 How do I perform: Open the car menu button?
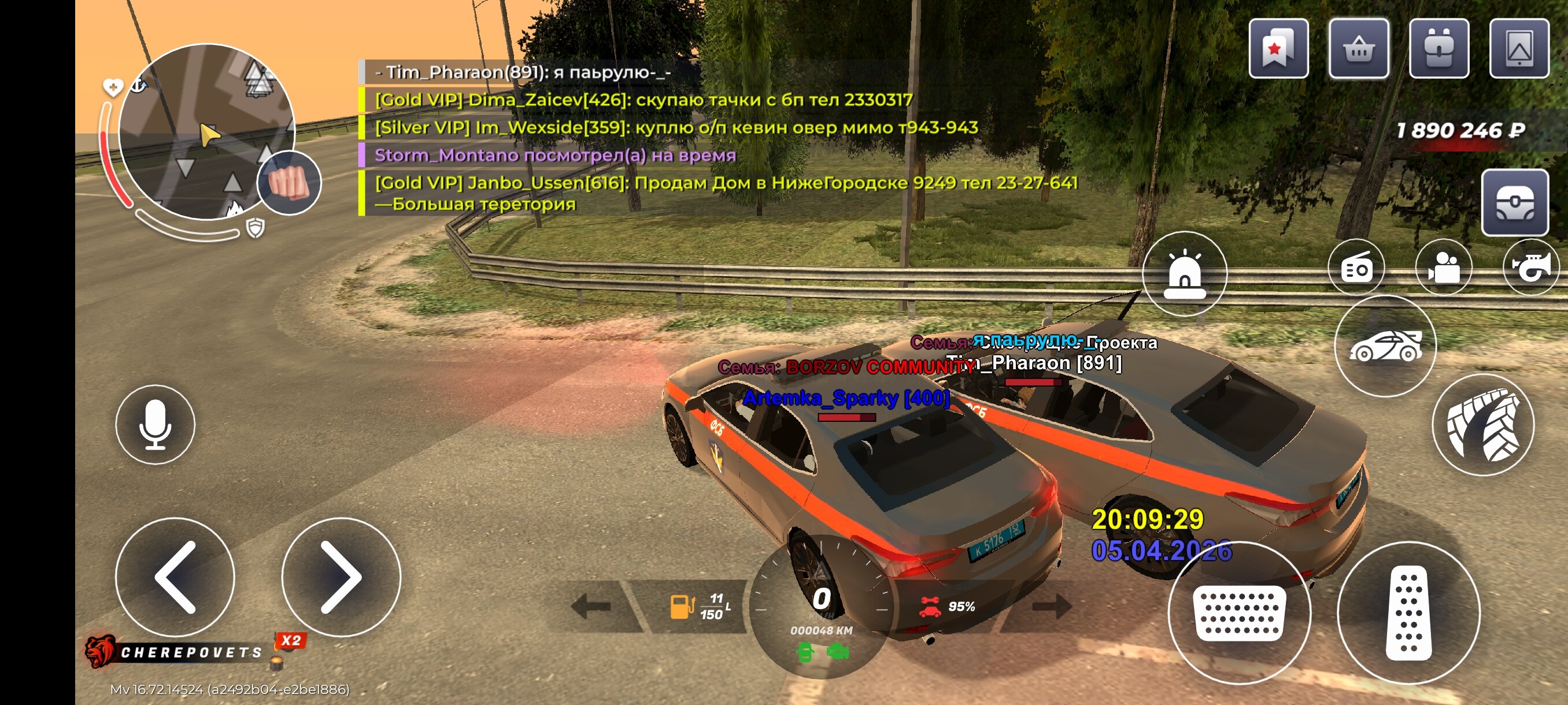coord(1385,347)
